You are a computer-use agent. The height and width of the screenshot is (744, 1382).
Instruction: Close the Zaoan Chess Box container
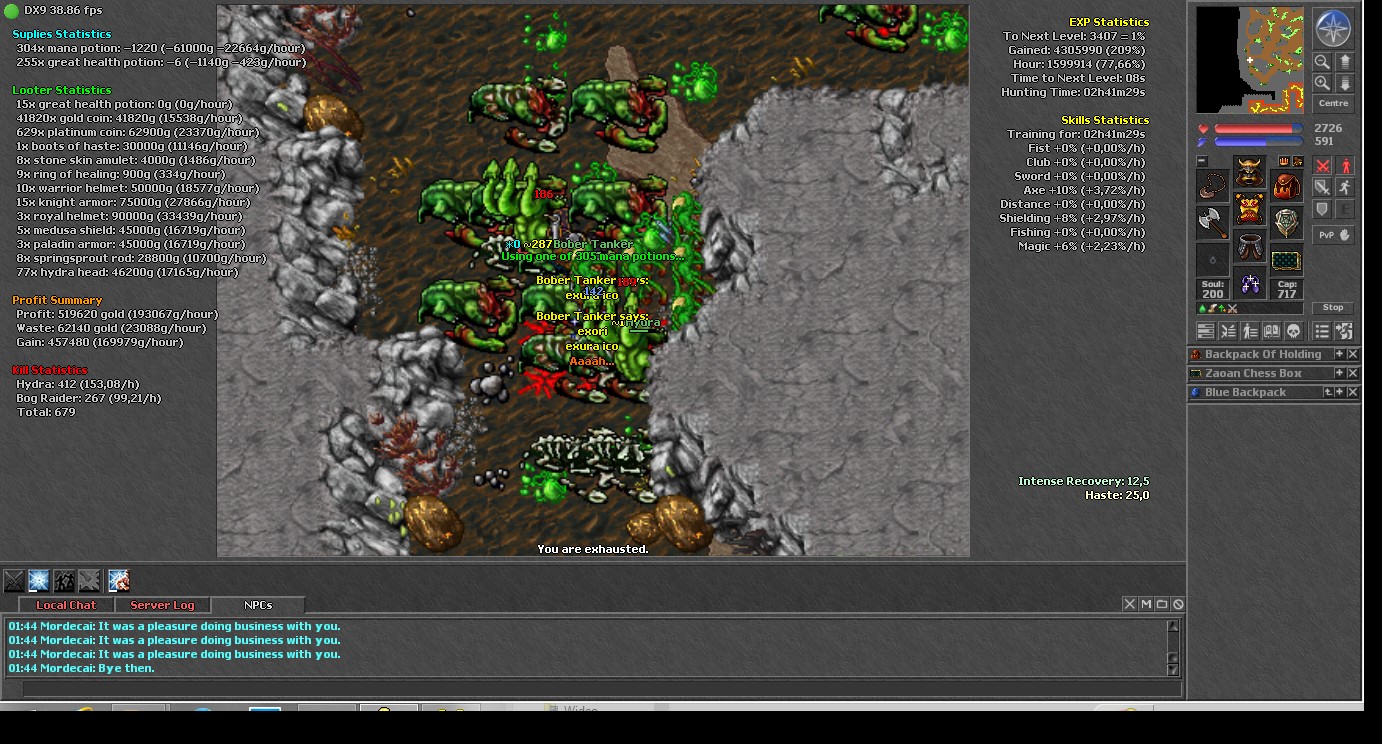[x=1353, y=374]
